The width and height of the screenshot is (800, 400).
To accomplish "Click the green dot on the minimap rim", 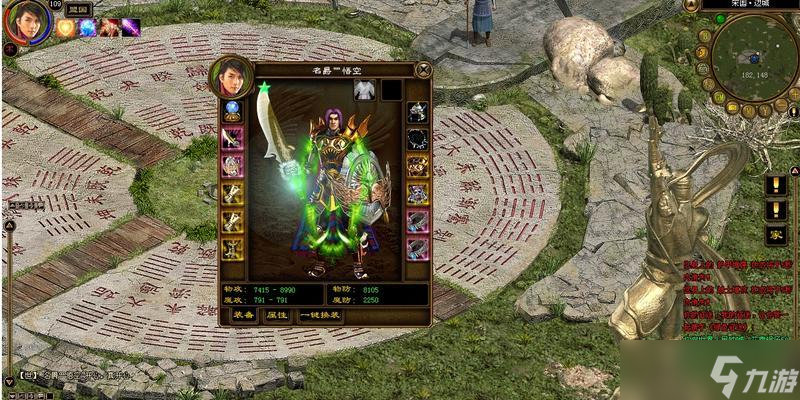I will click(720, 18).
